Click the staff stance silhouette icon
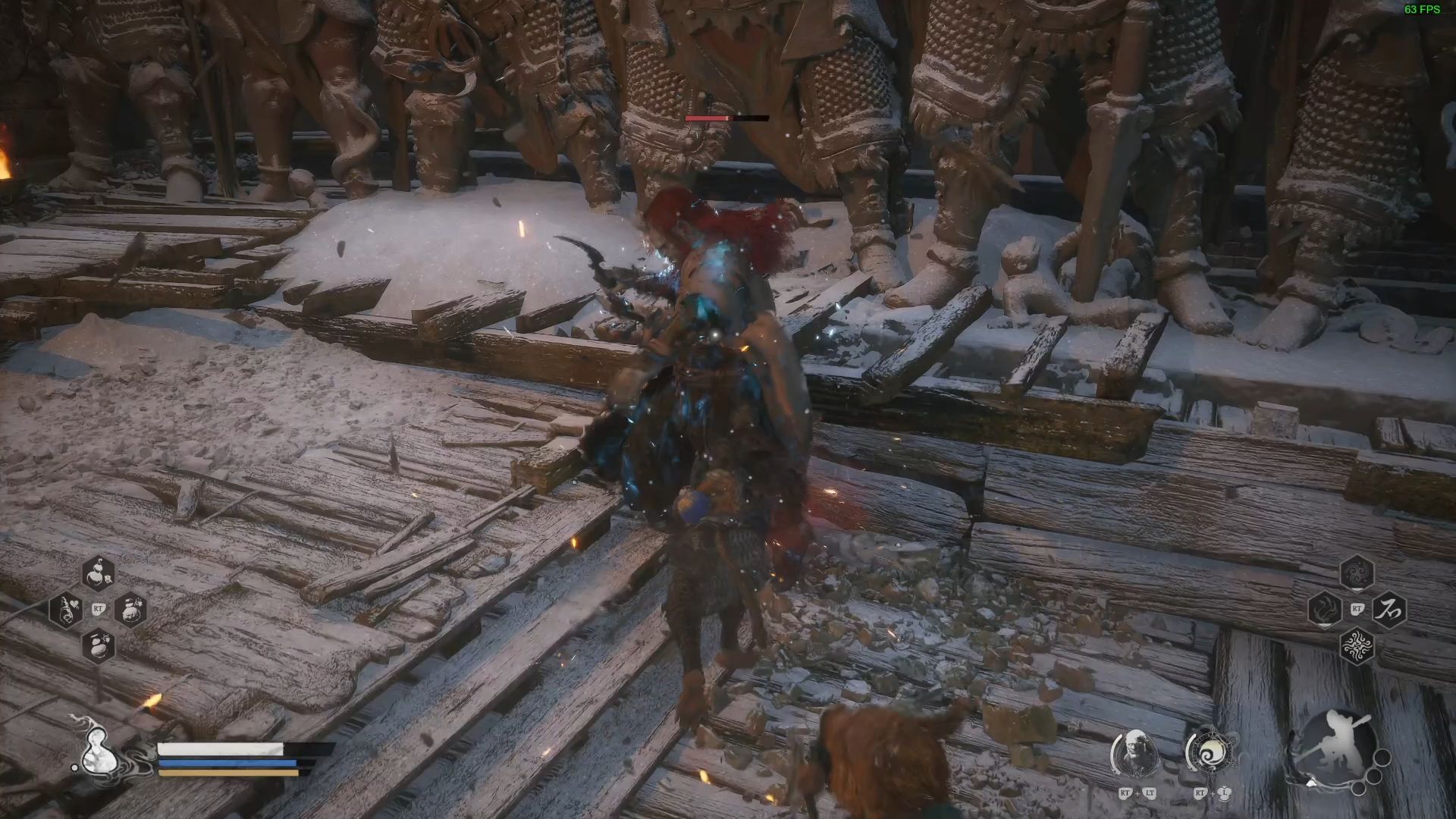This screenshot has height=819, width=1456. pyautogui.click(x=1332, y=745)
